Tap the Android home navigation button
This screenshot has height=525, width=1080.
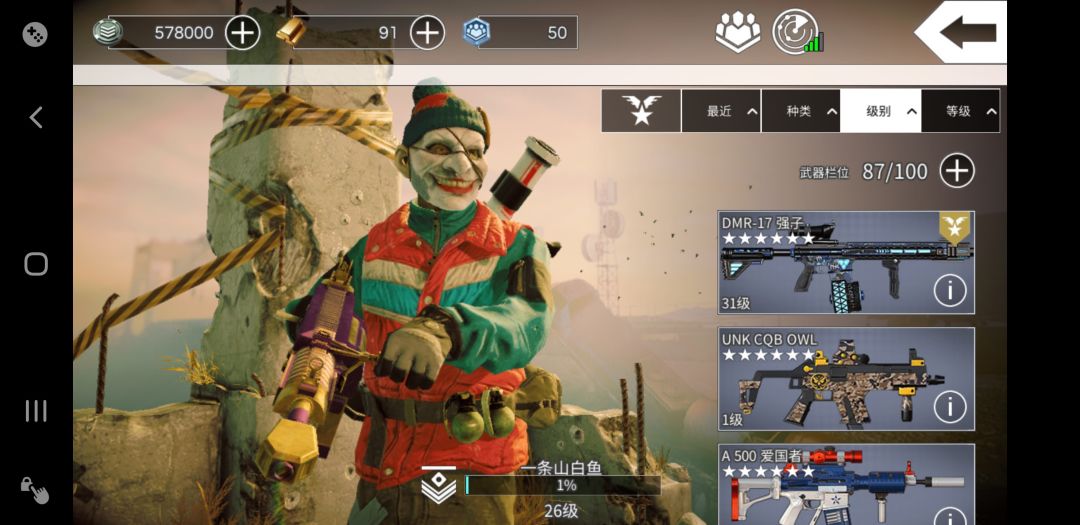pyautogui.click(x=36, y=264)
